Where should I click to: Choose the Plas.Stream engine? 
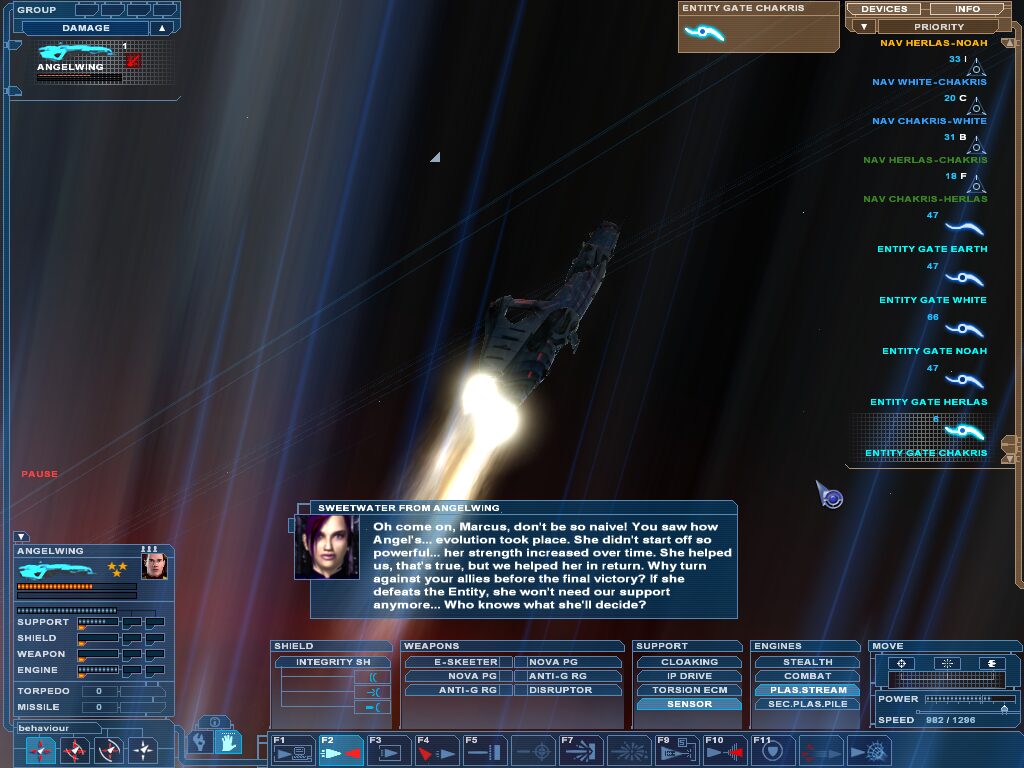[x=807, y=690]
